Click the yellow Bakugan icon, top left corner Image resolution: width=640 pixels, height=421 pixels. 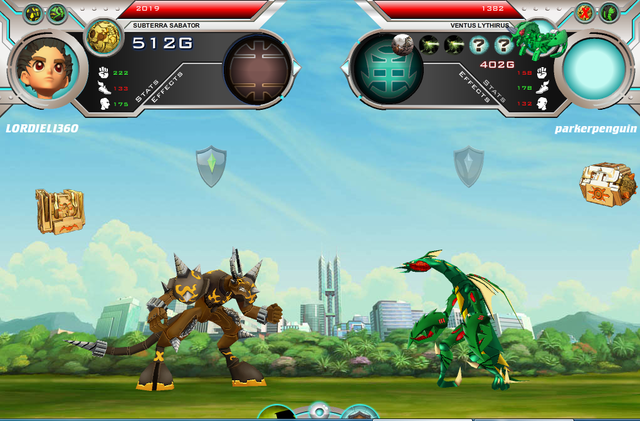[33, 13]
